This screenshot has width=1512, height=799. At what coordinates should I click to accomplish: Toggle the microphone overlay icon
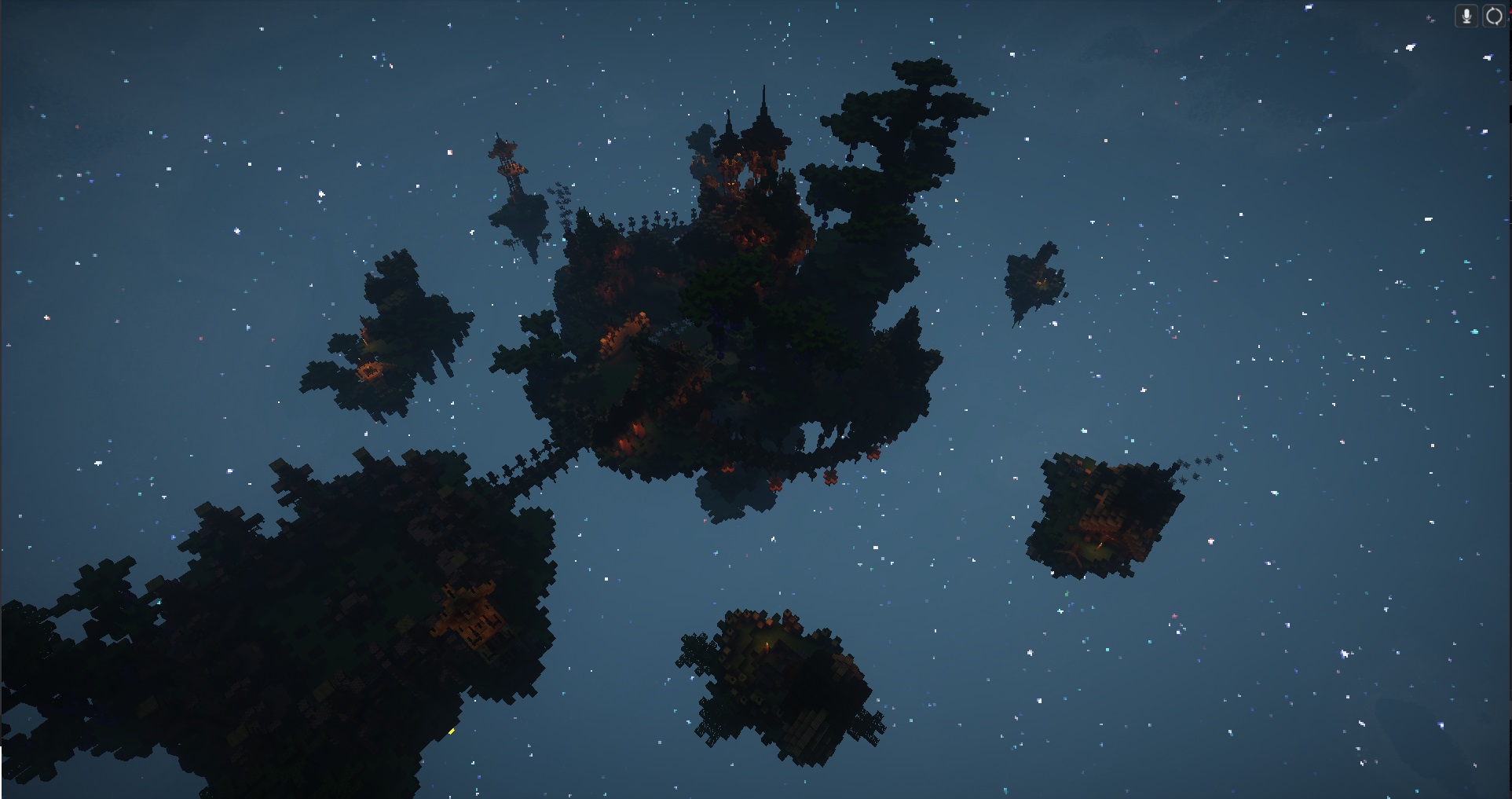tap(1466, 16)
